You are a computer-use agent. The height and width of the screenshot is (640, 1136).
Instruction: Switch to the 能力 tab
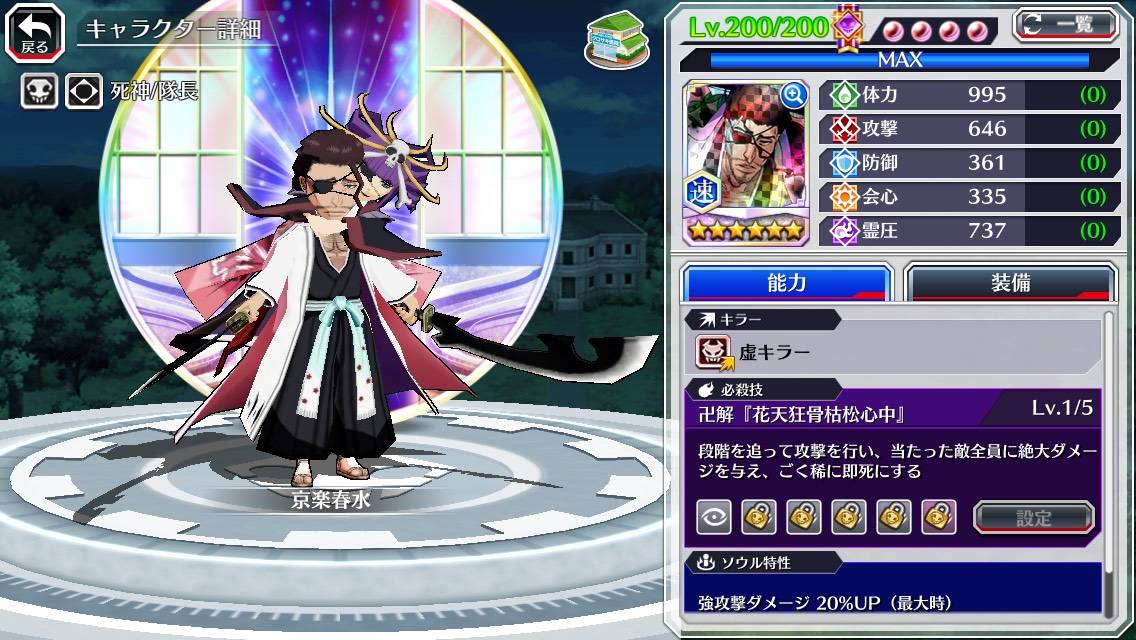786,283
